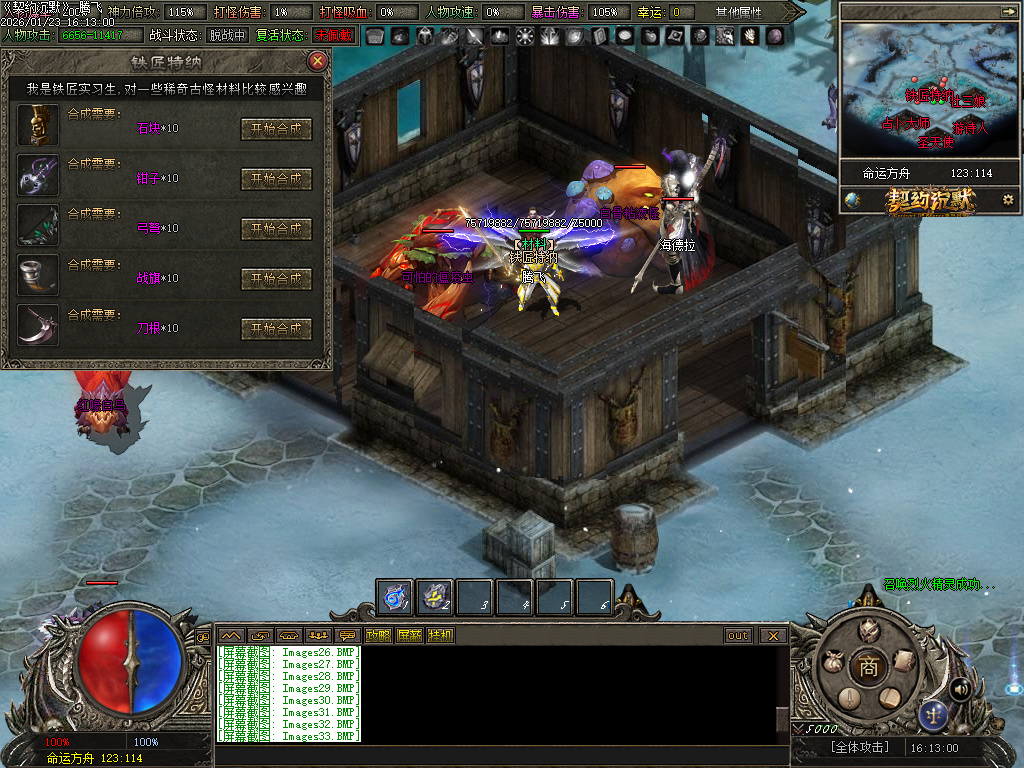1024x768 pixels.
Task: Activate the skill in hotbar slot 1
Action: pyautogui.click(x=395, y=597)
